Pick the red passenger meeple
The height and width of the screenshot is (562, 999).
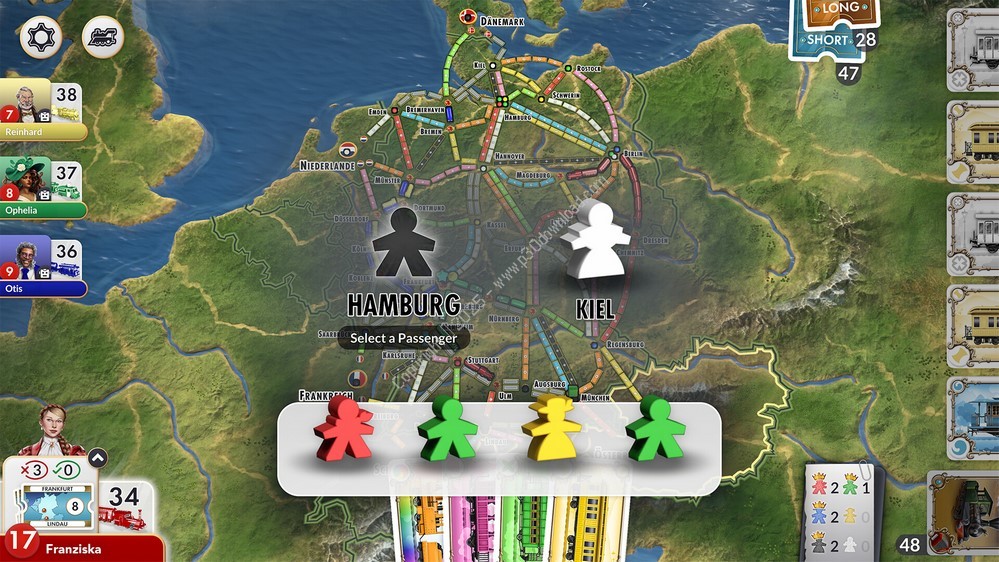tap(343, 430)
